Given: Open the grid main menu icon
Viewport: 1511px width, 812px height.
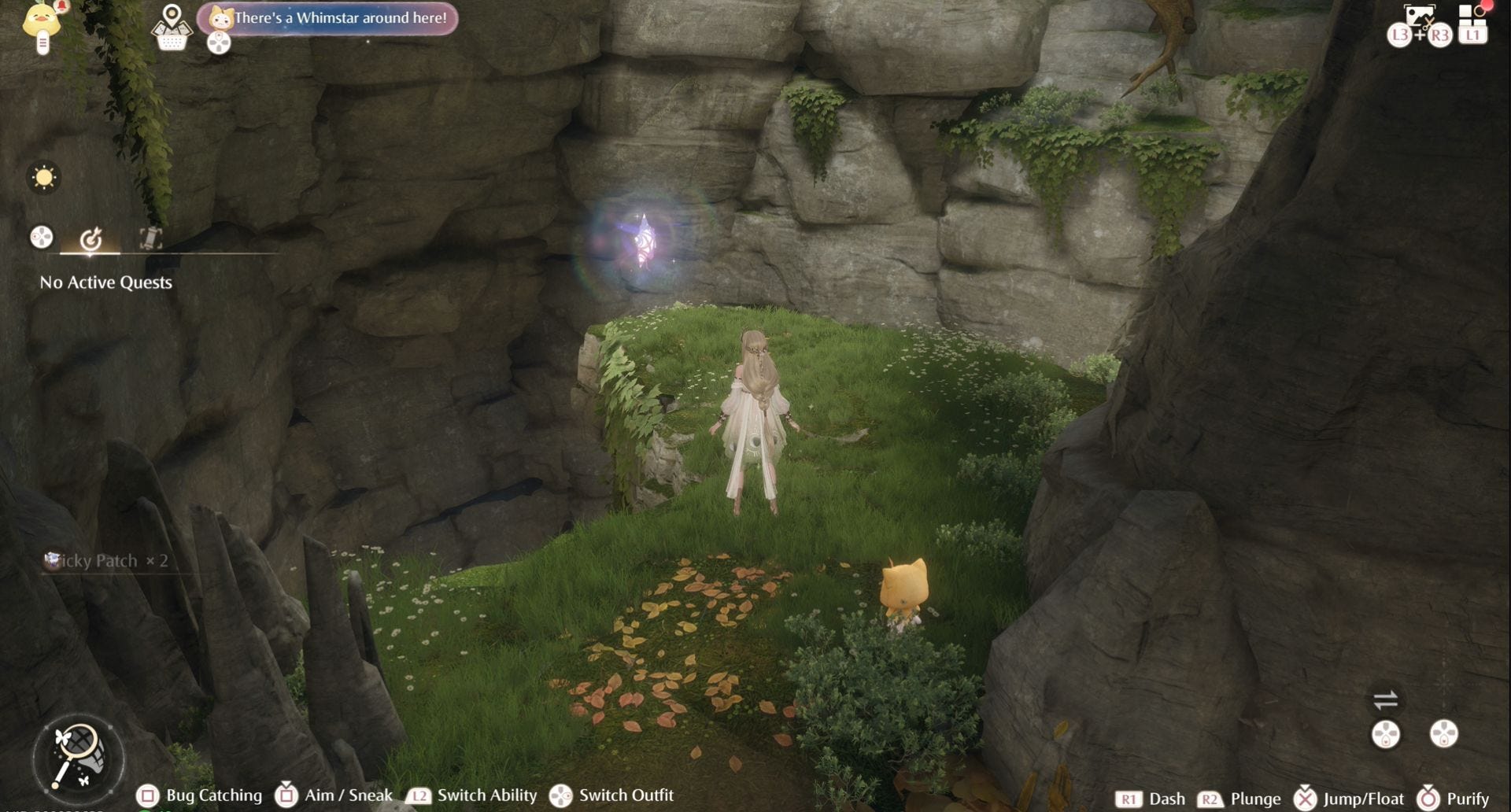Looking at the screenshot, I should click(x=1472, y=14).
